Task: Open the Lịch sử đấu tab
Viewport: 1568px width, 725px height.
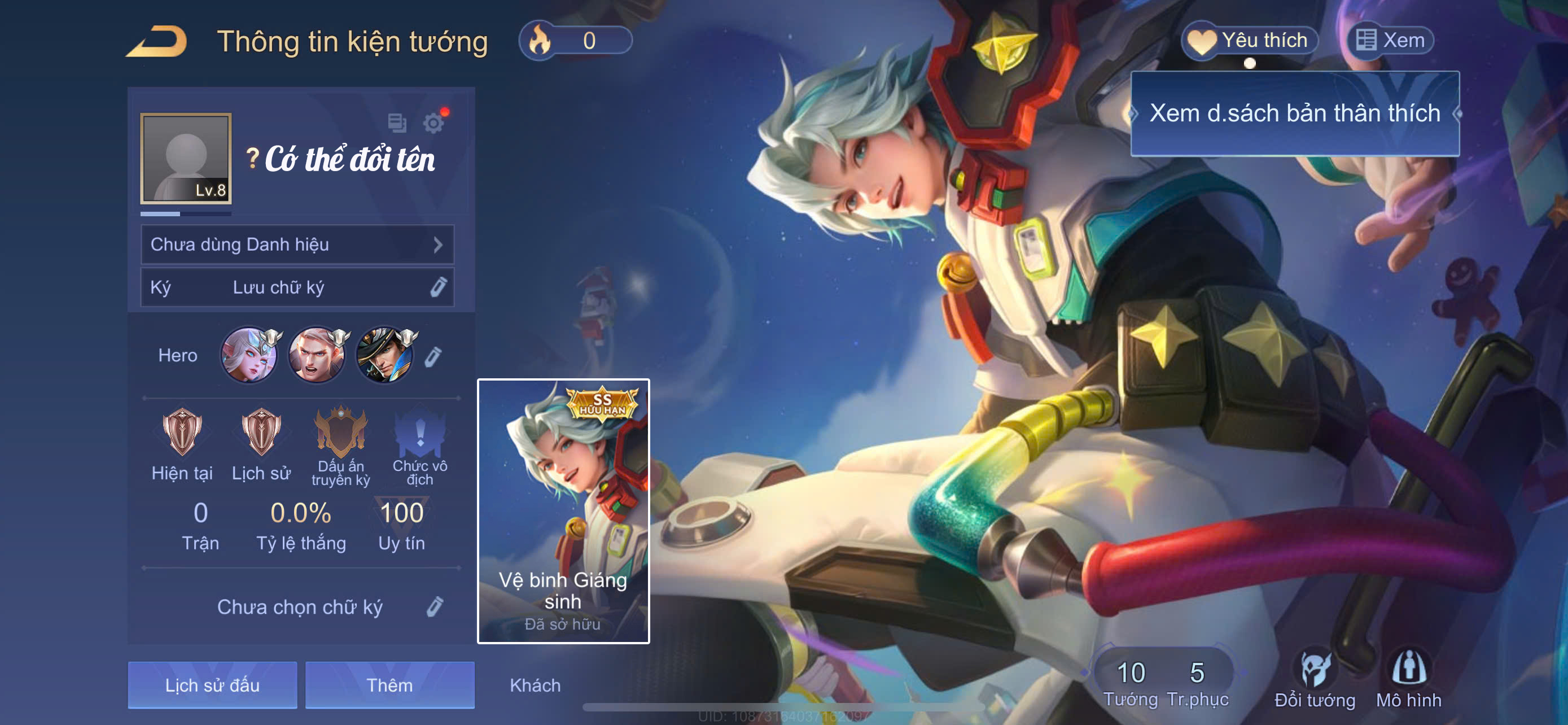Action: pyautogui.click(x=212, y=685)
